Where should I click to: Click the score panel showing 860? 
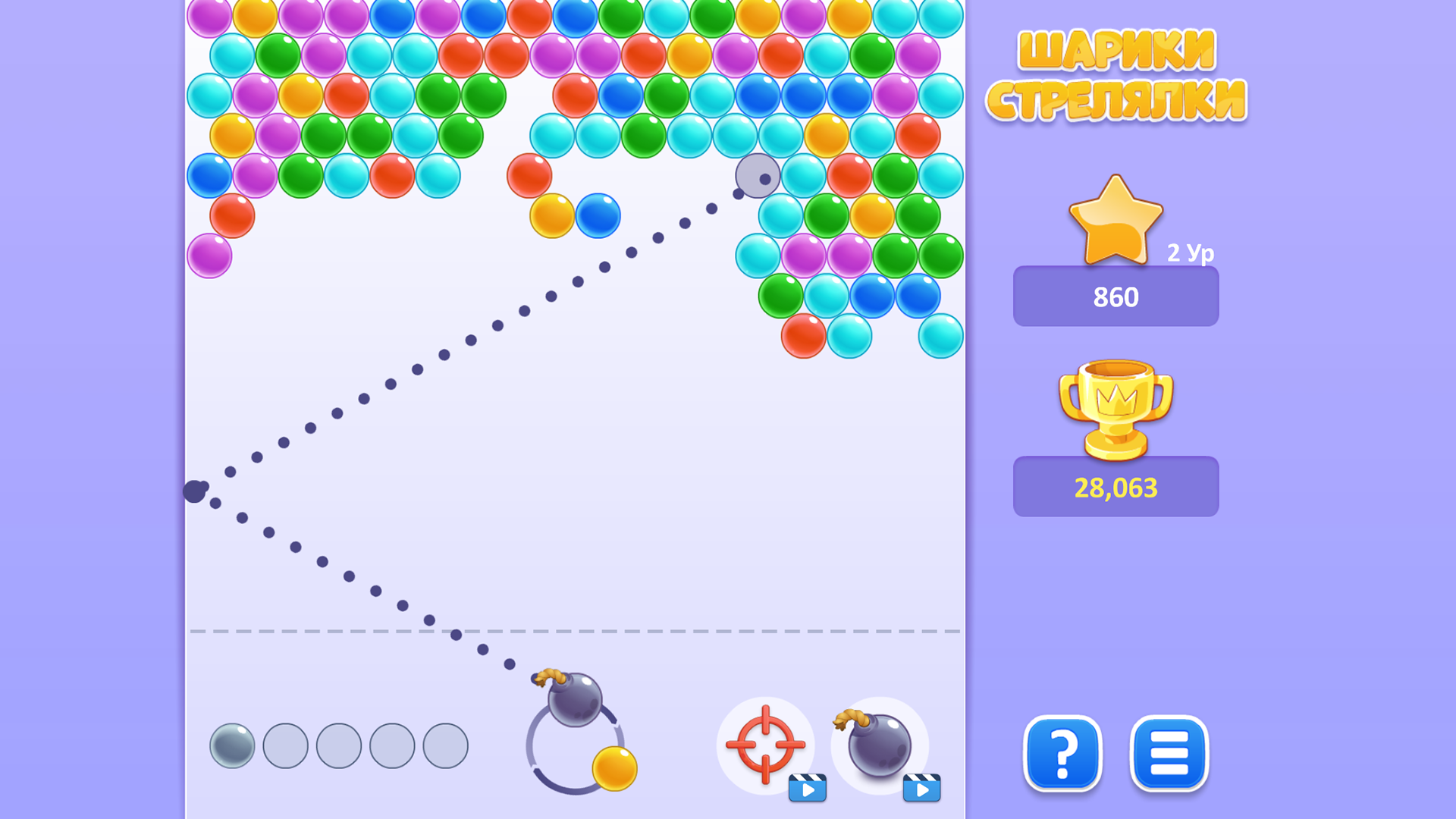[x=1116, y=297]
